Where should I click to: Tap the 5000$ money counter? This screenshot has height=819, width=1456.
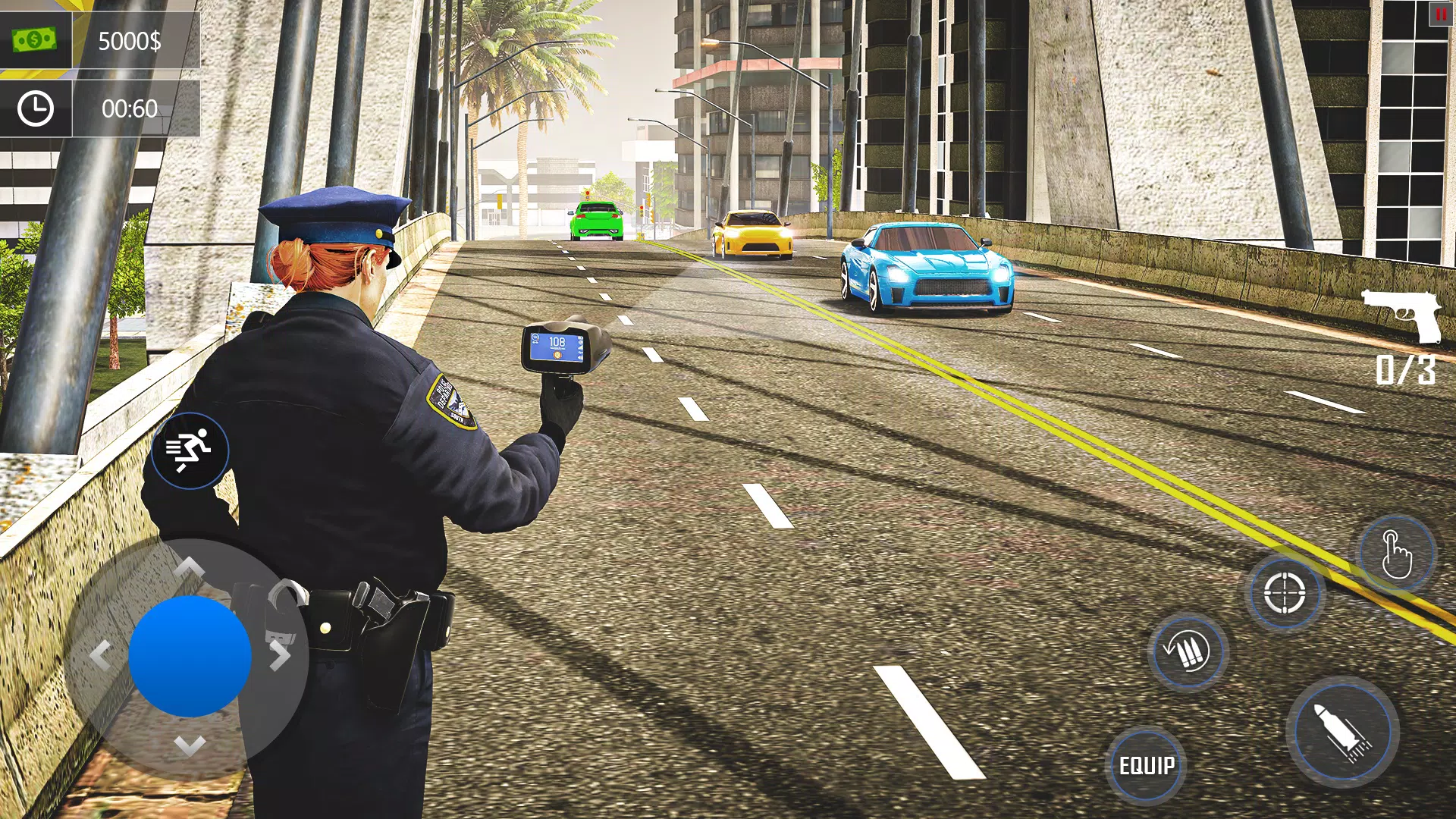coord(130,40)
